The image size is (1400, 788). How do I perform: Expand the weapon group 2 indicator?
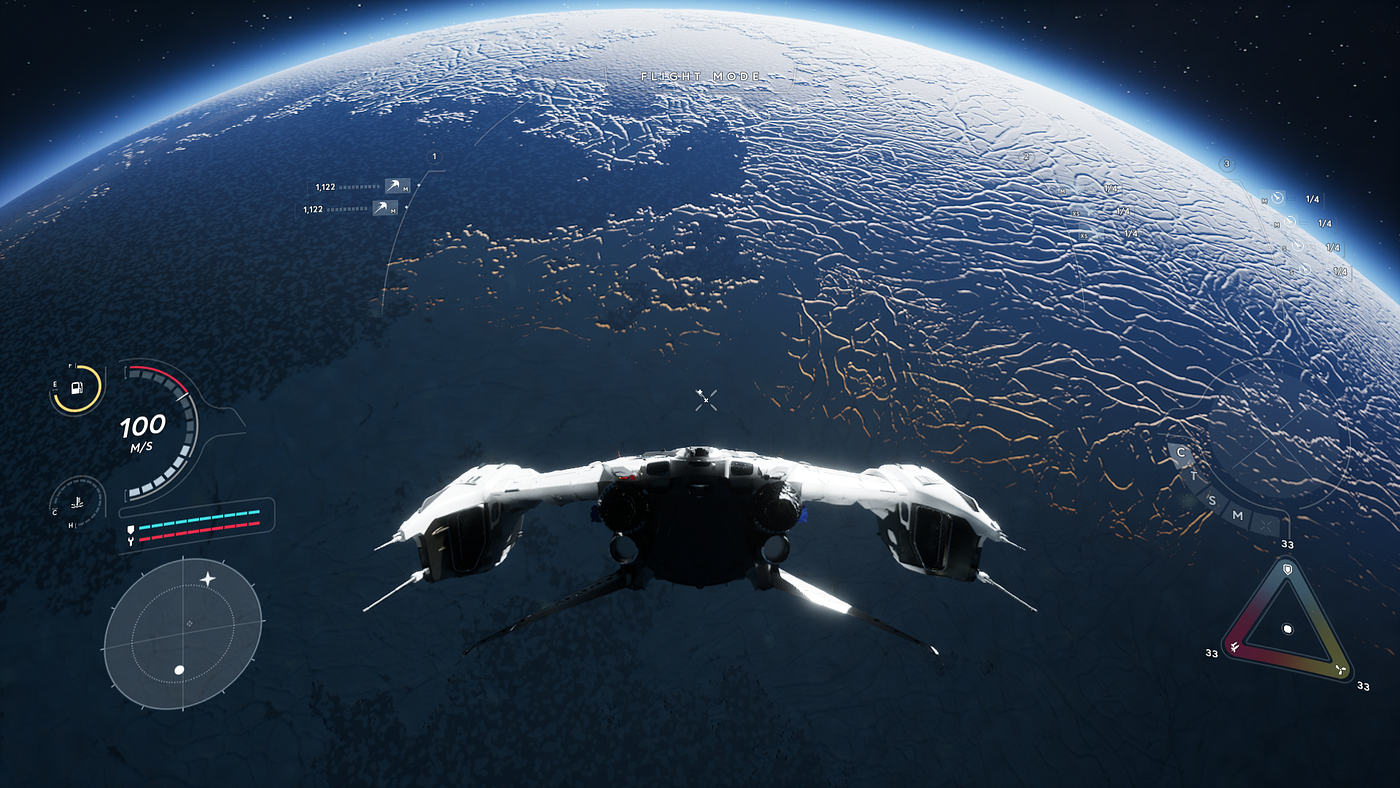click(1026, 157)
